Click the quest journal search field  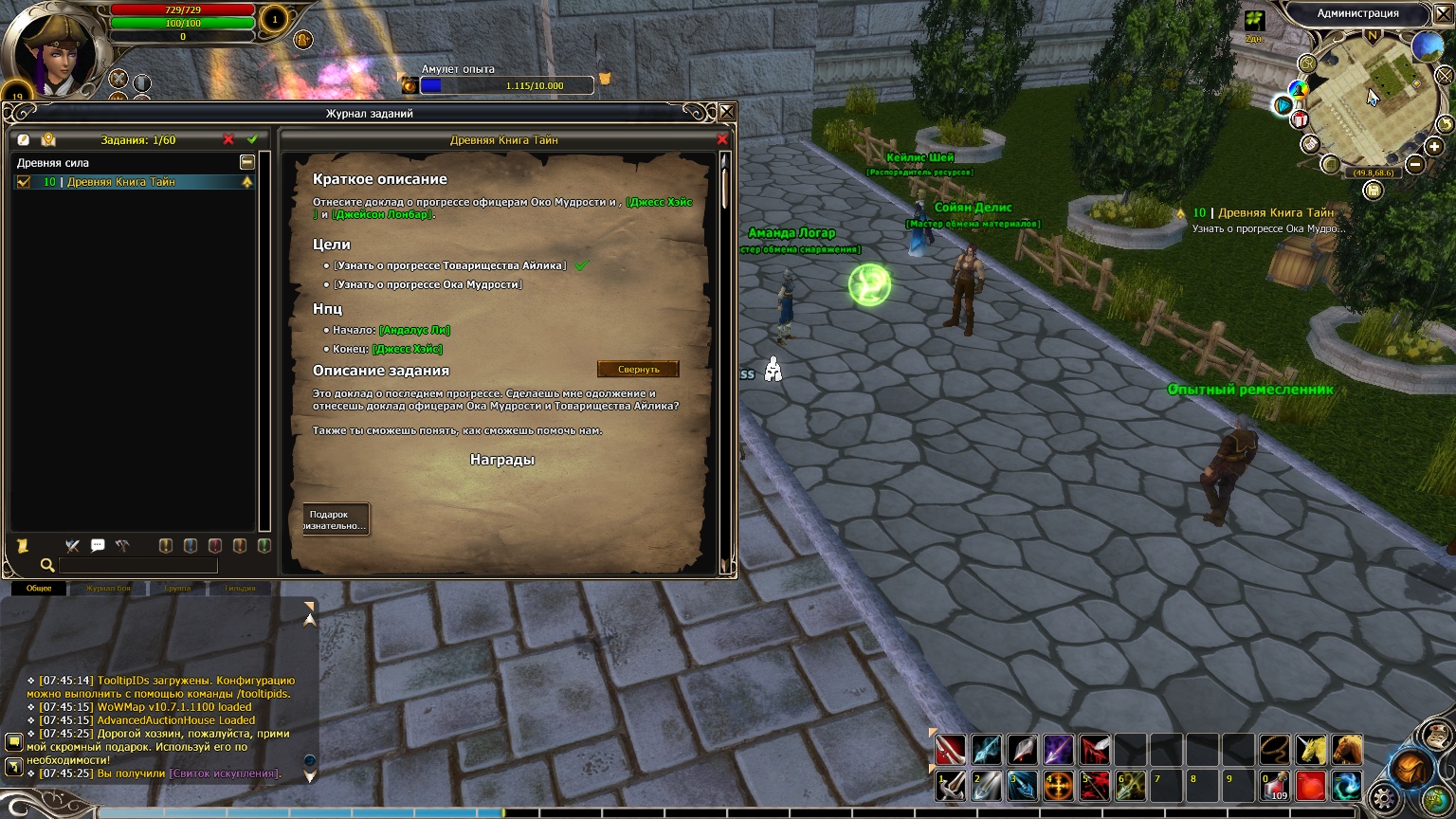(137, 566)
